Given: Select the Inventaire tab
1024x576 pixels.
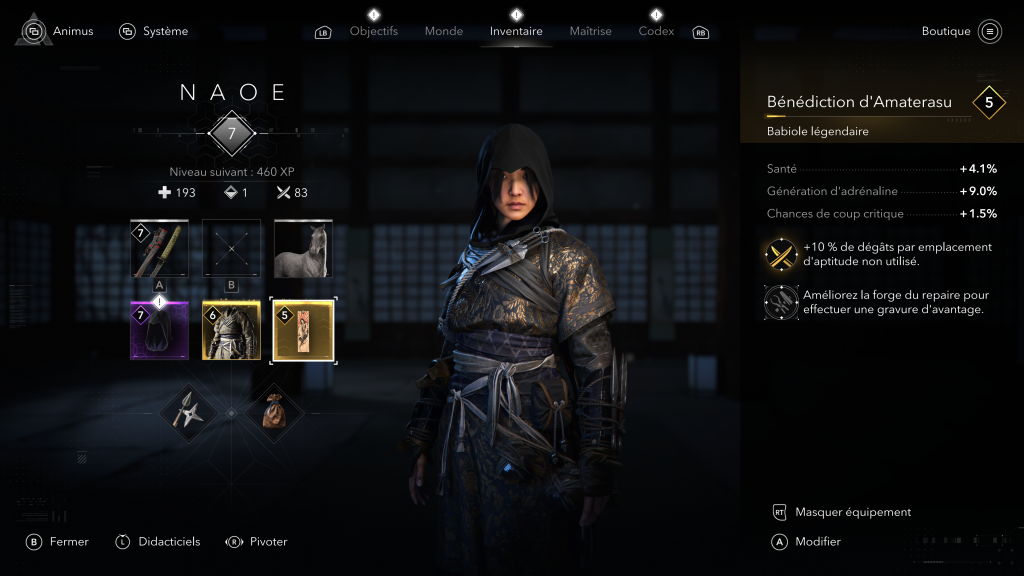Looking at the screenshot, I should click(x=516, y=31).
